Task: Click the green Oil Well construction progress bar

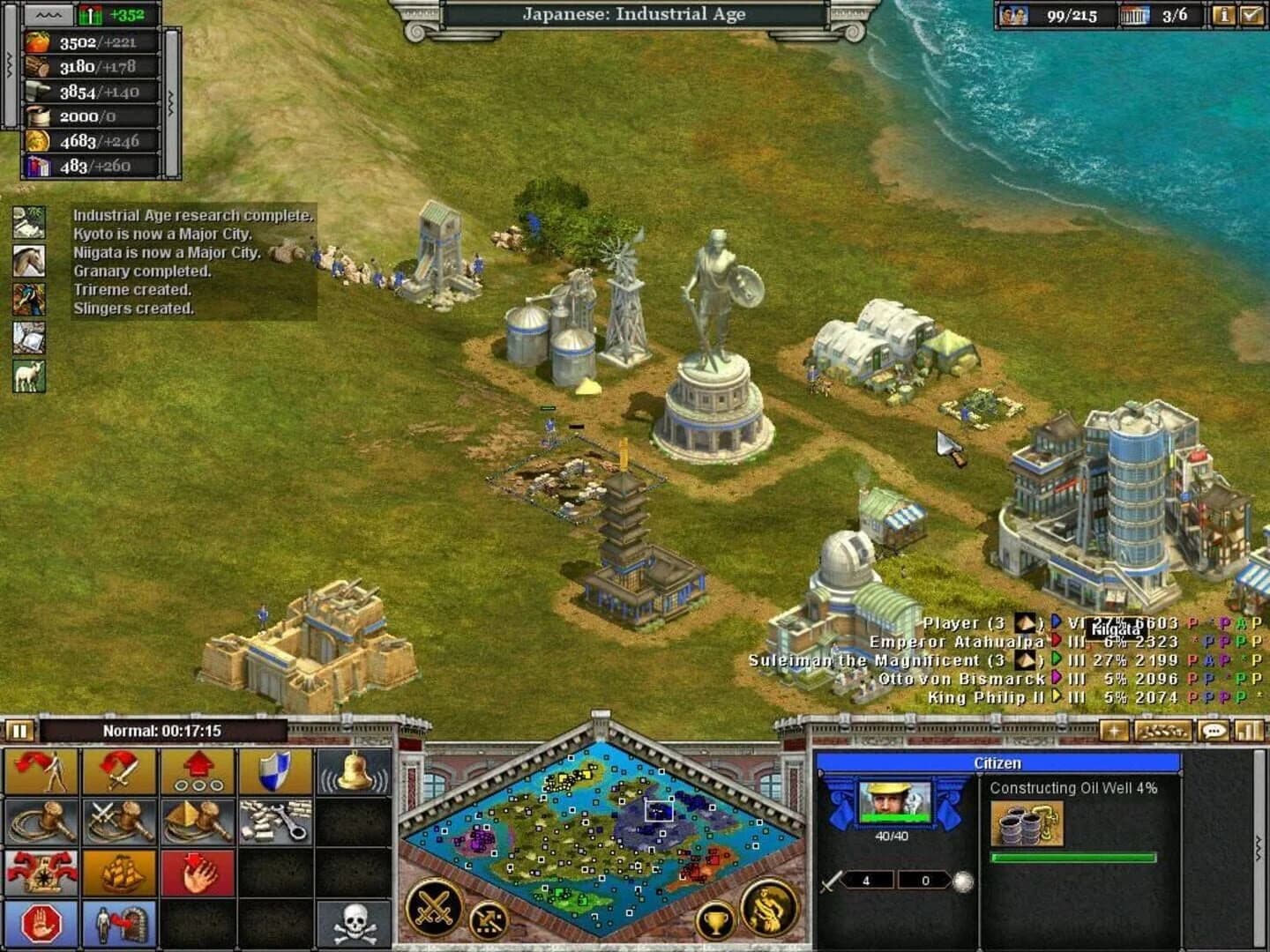Action: click(1073, 858)
